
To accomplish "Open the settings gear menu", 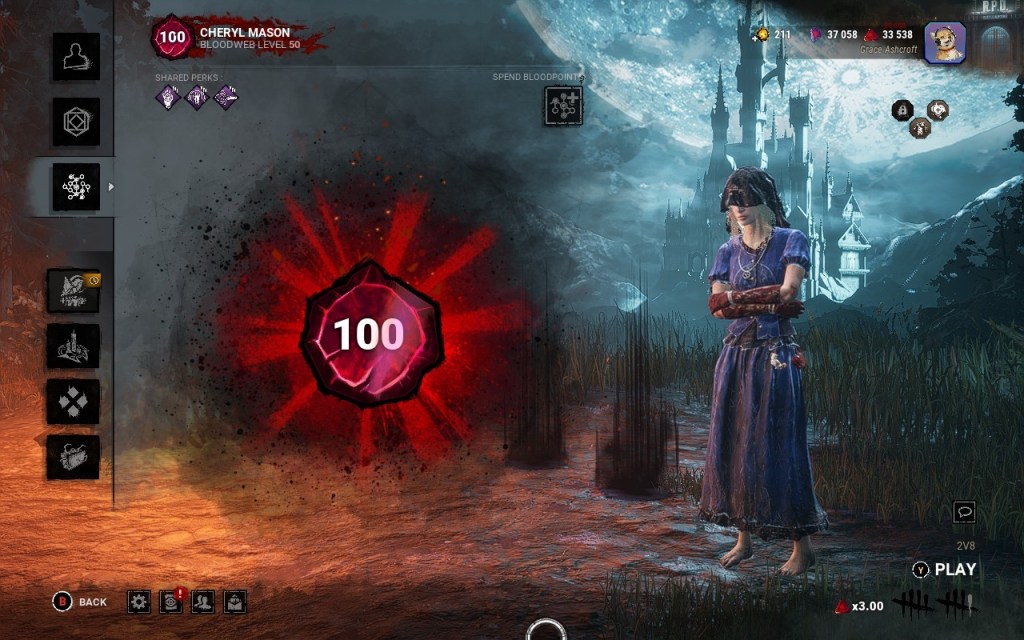I will pos(139,601).
